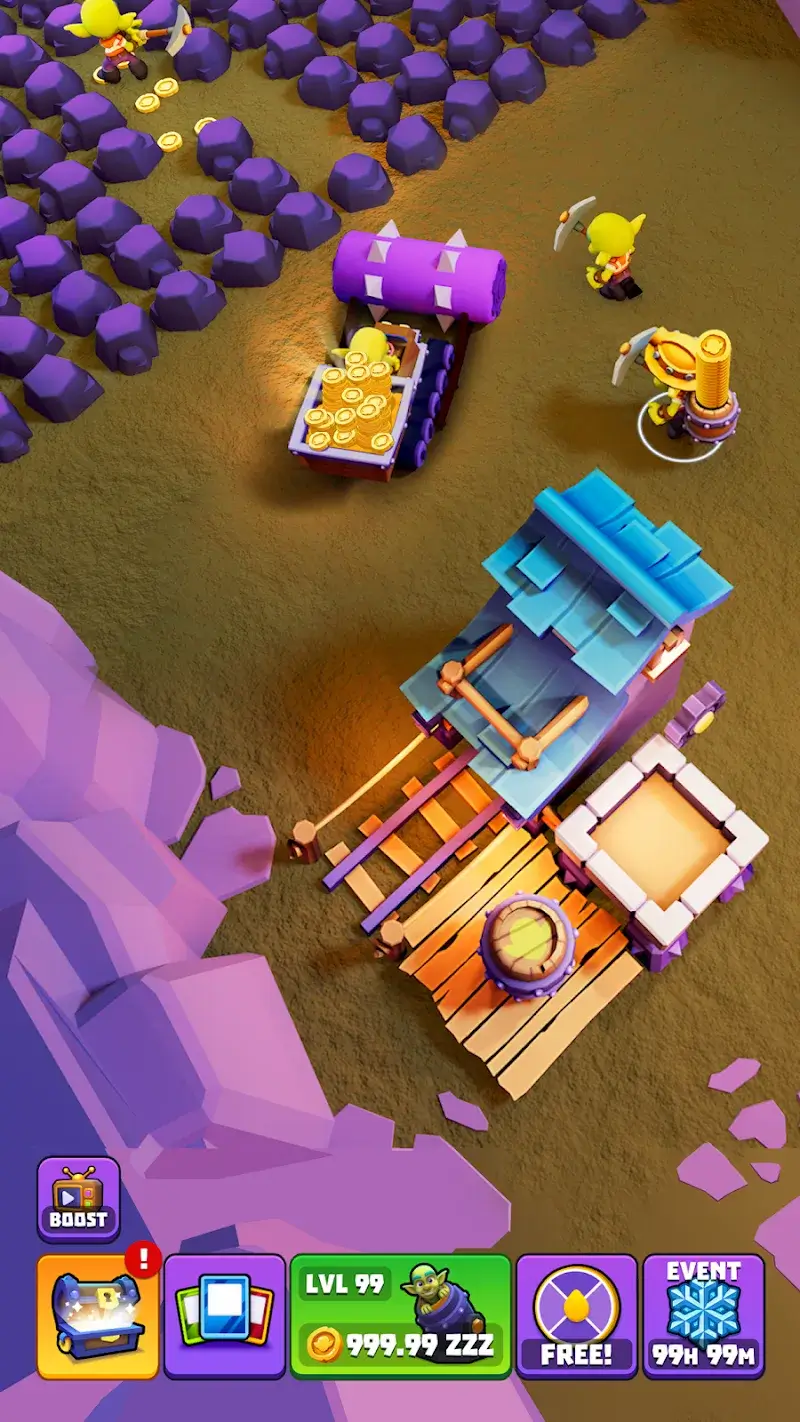This screenshot has height=1422, width=800.
Task: Open the cards collection
Action: [225, 1316]
